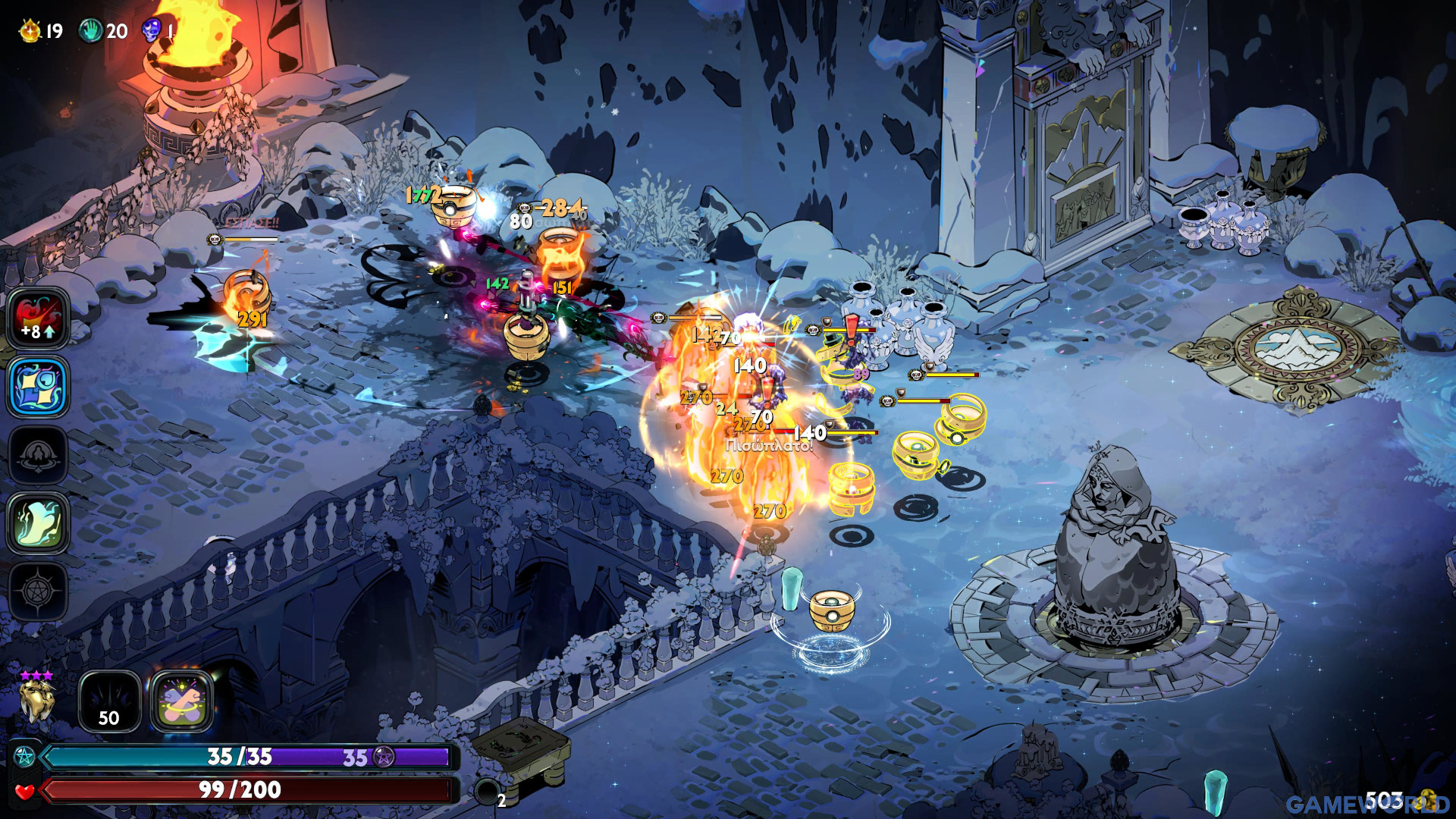Inspect the golden fang keepsake with three stars

coord(36,699)
